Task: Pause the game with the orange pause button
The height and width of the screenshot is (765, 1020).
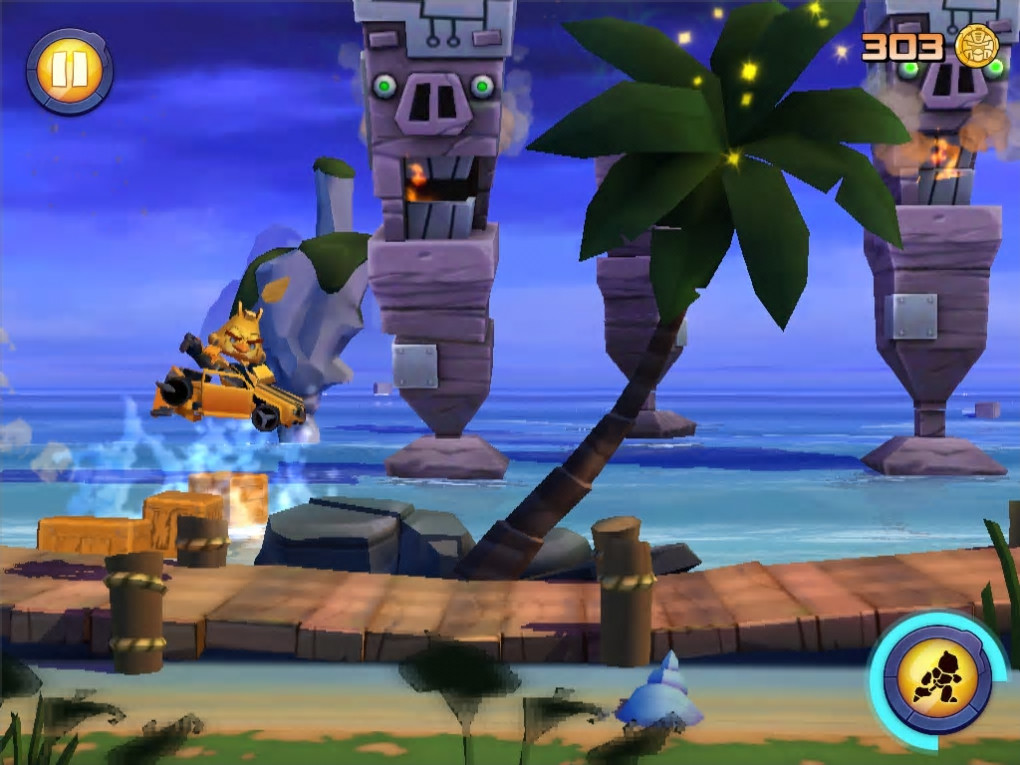Action: coord(69,70)
